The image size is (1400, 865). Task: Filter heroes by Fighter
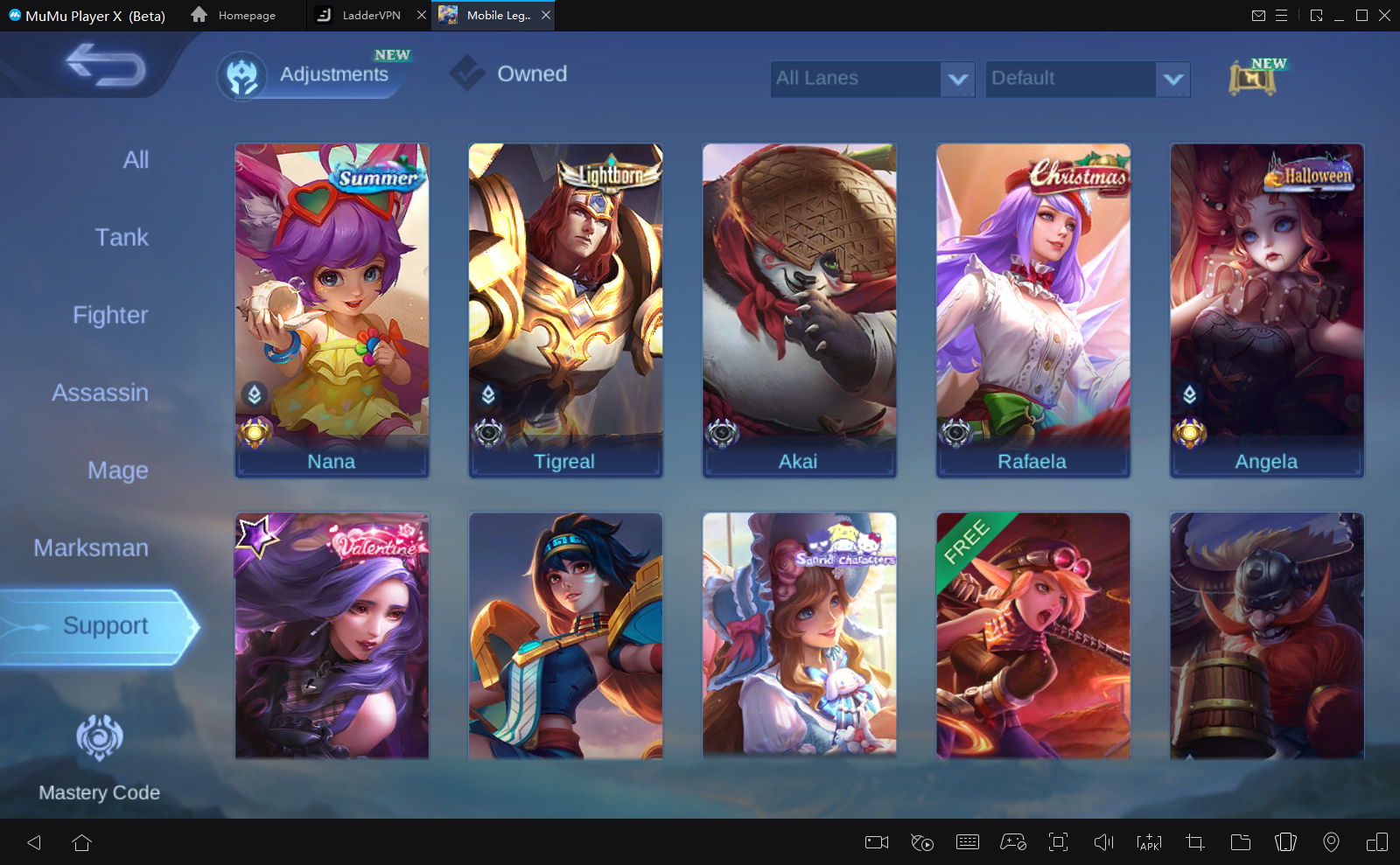coord(110,316)
